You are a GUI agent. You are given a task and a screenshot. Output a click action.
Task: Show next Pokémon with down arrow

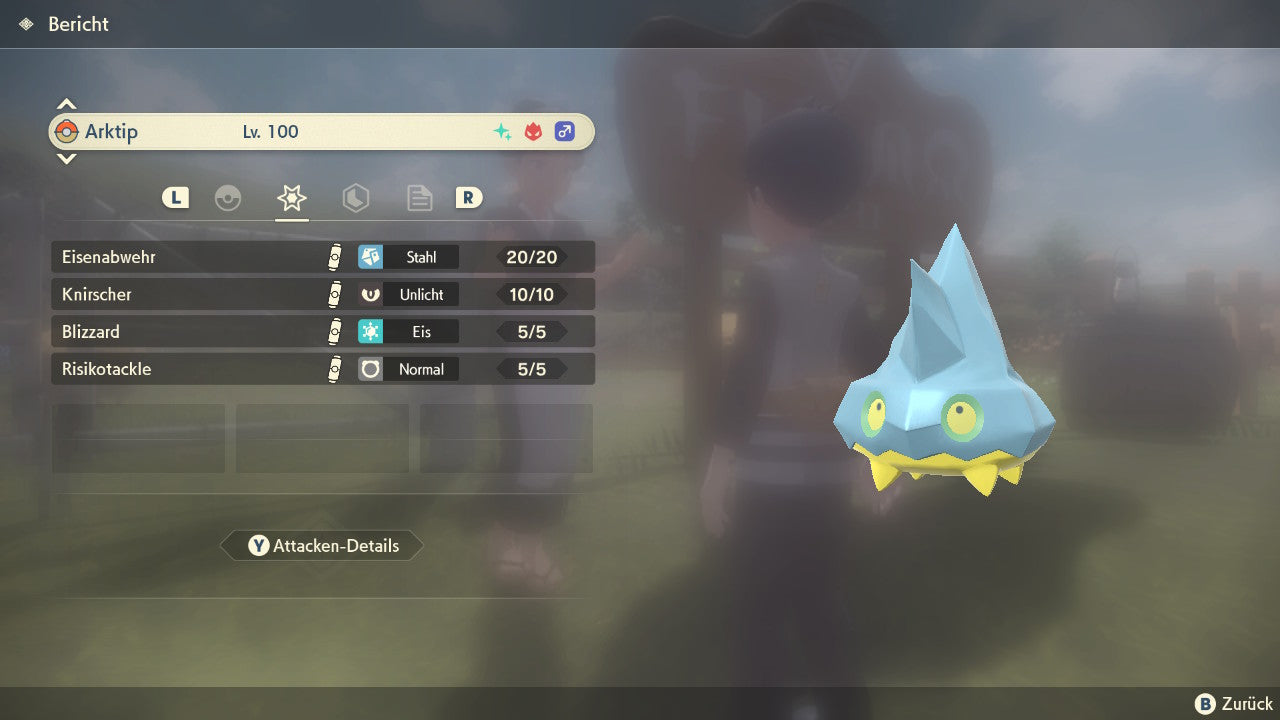[x=66, y=158]
